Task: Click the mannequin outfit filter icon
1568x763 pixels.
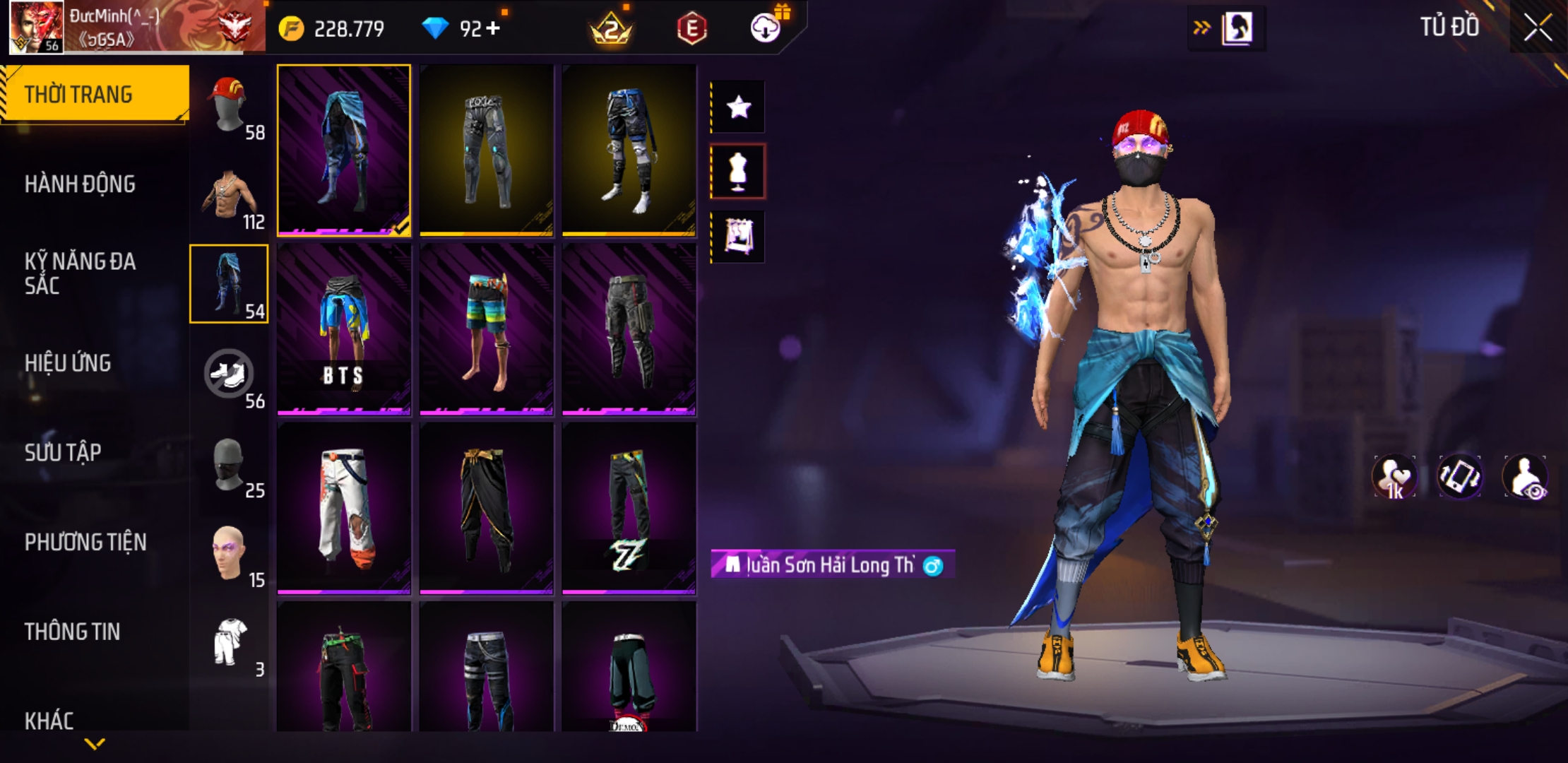Action: click(x=738, y=172)
